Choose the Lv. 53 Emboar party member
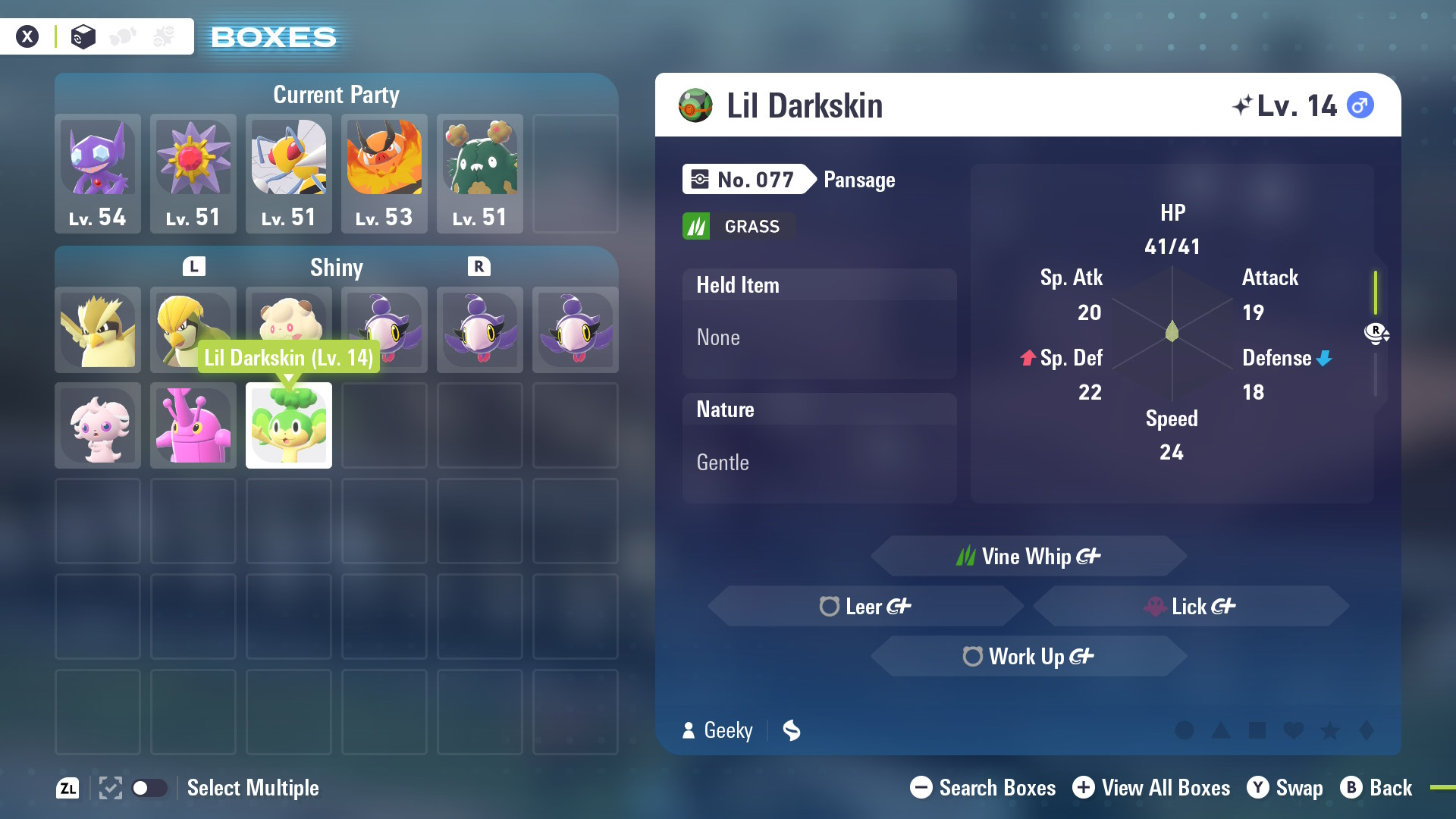1456x819 pixels. [x=384, y=173]
